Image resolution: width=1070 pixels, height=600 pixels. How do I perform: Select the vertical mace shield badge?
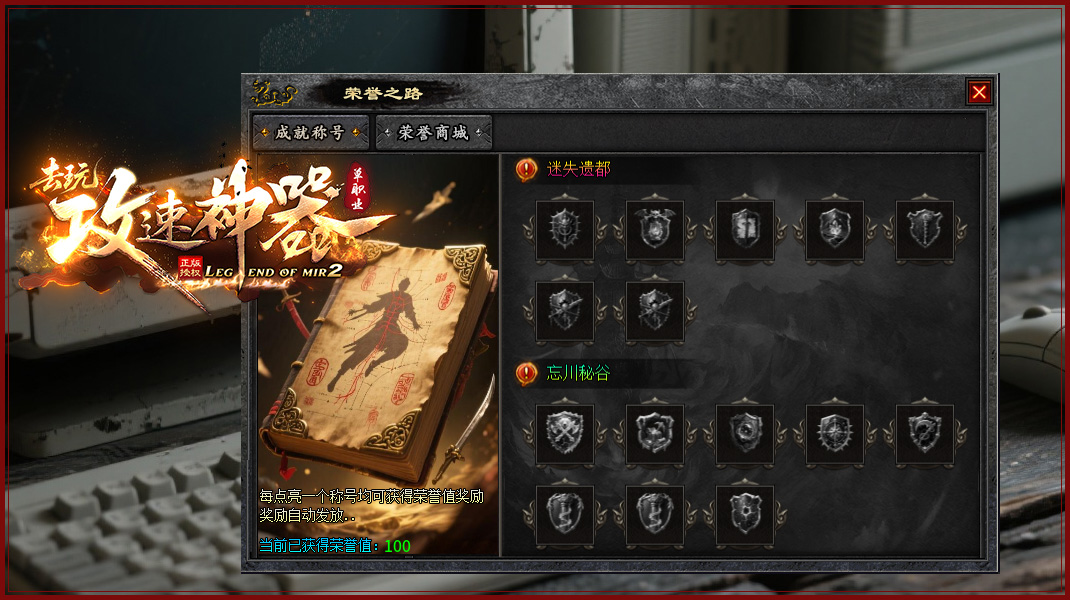[925, 230]
